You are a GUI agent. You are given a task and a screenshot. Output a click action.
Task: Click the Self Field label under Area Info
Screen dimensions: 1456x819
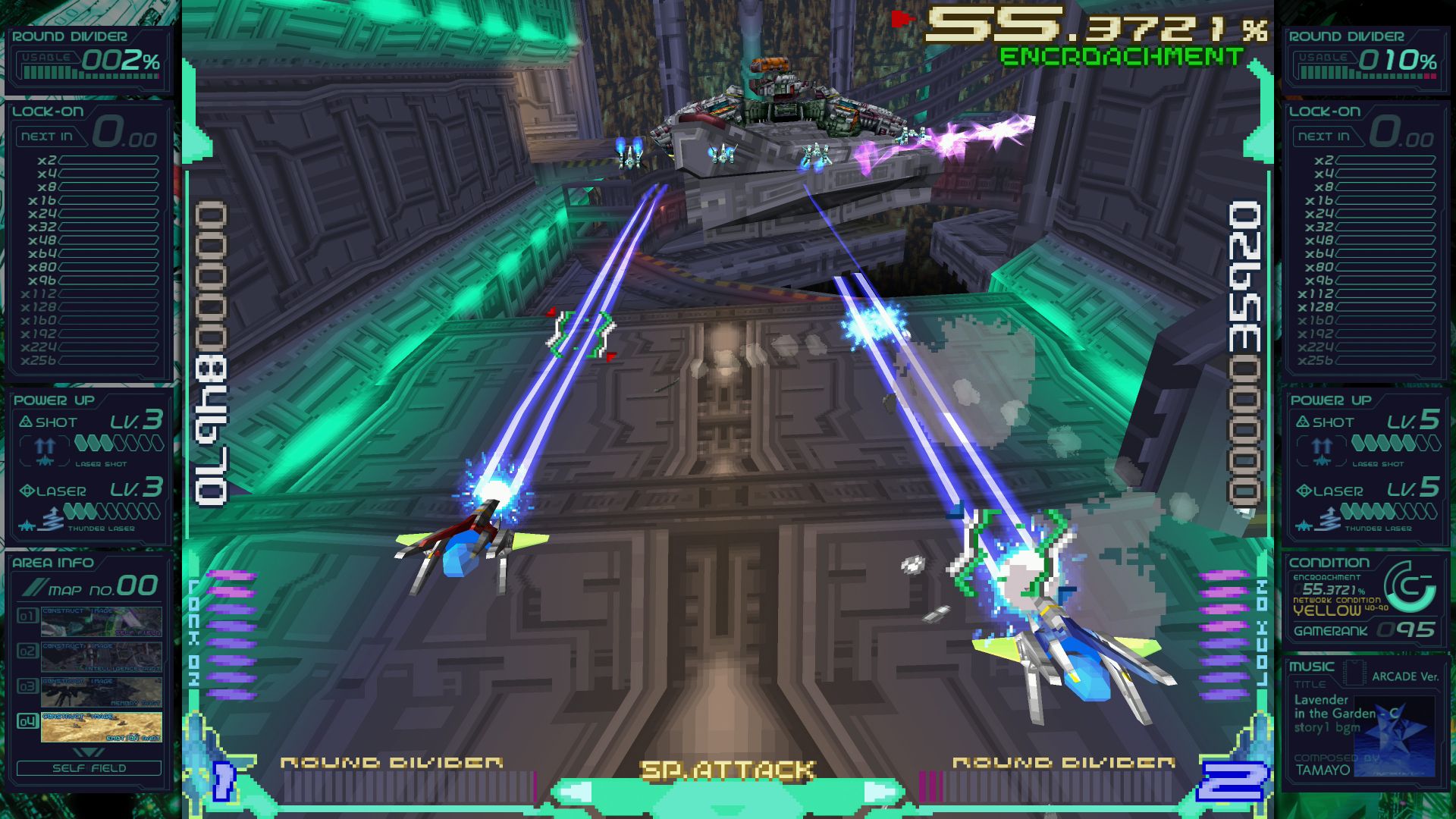click(x=89, y=768)
